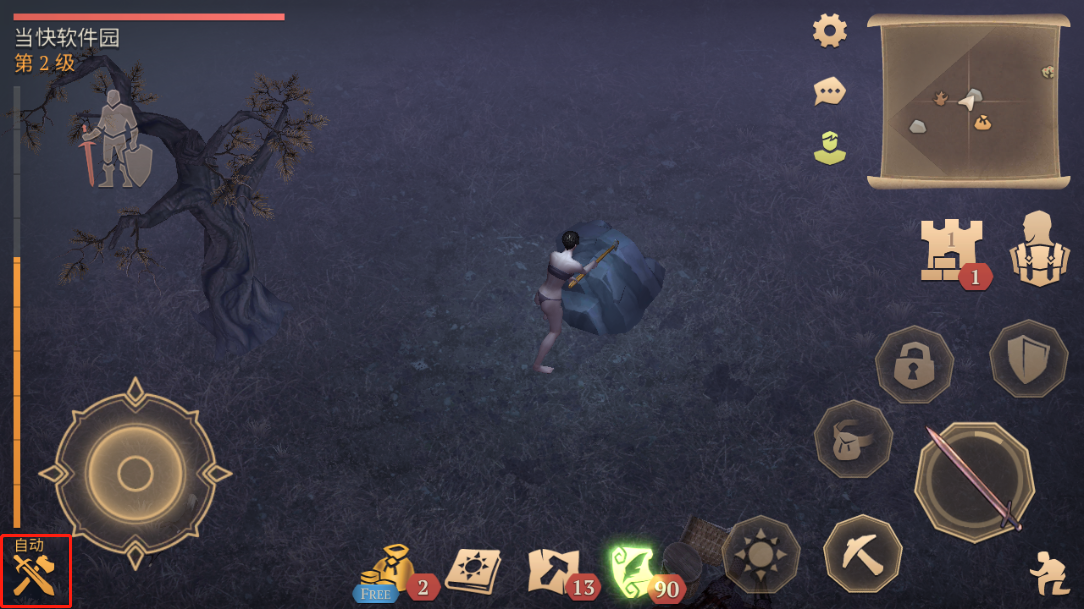Open the castle building menu
The width and height of the screenshot is (1084, 609).
click(x=951, y=250)
